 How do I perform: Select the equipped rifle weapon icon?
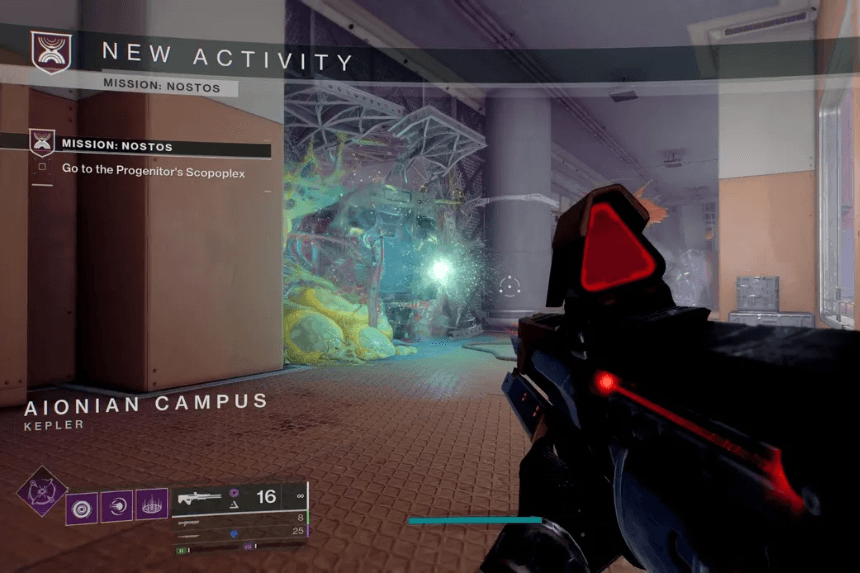tap(200, 497)
